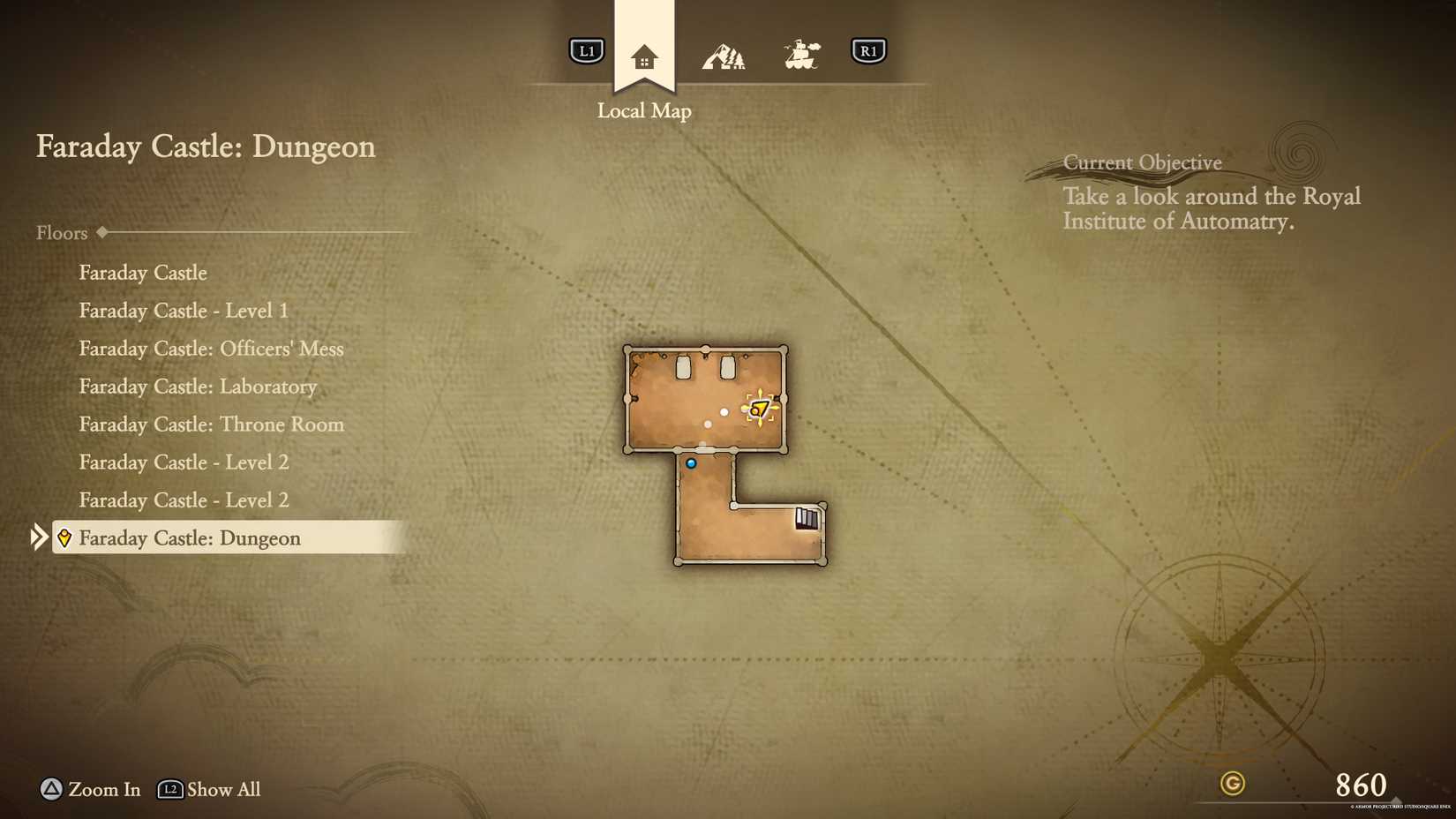Image resolution: width=1456 pixels, height=819 pixels.
Task: Switch to the ship map tab
Action: click(x=801, y=55)
